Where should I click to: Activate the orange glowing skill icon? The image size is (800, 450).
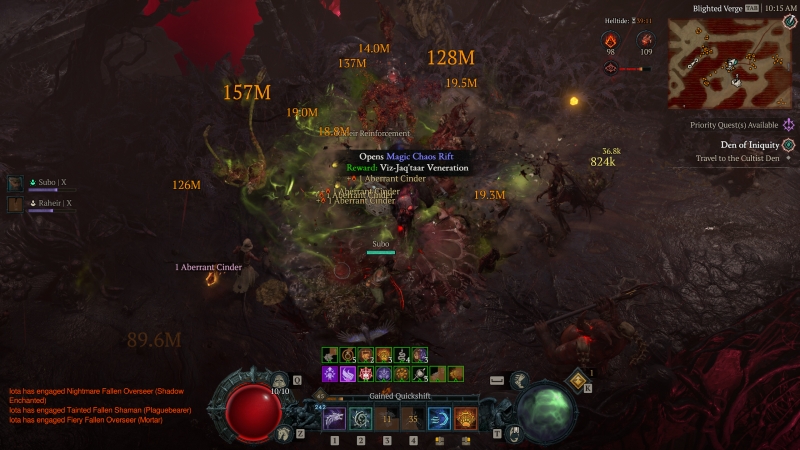465,418
